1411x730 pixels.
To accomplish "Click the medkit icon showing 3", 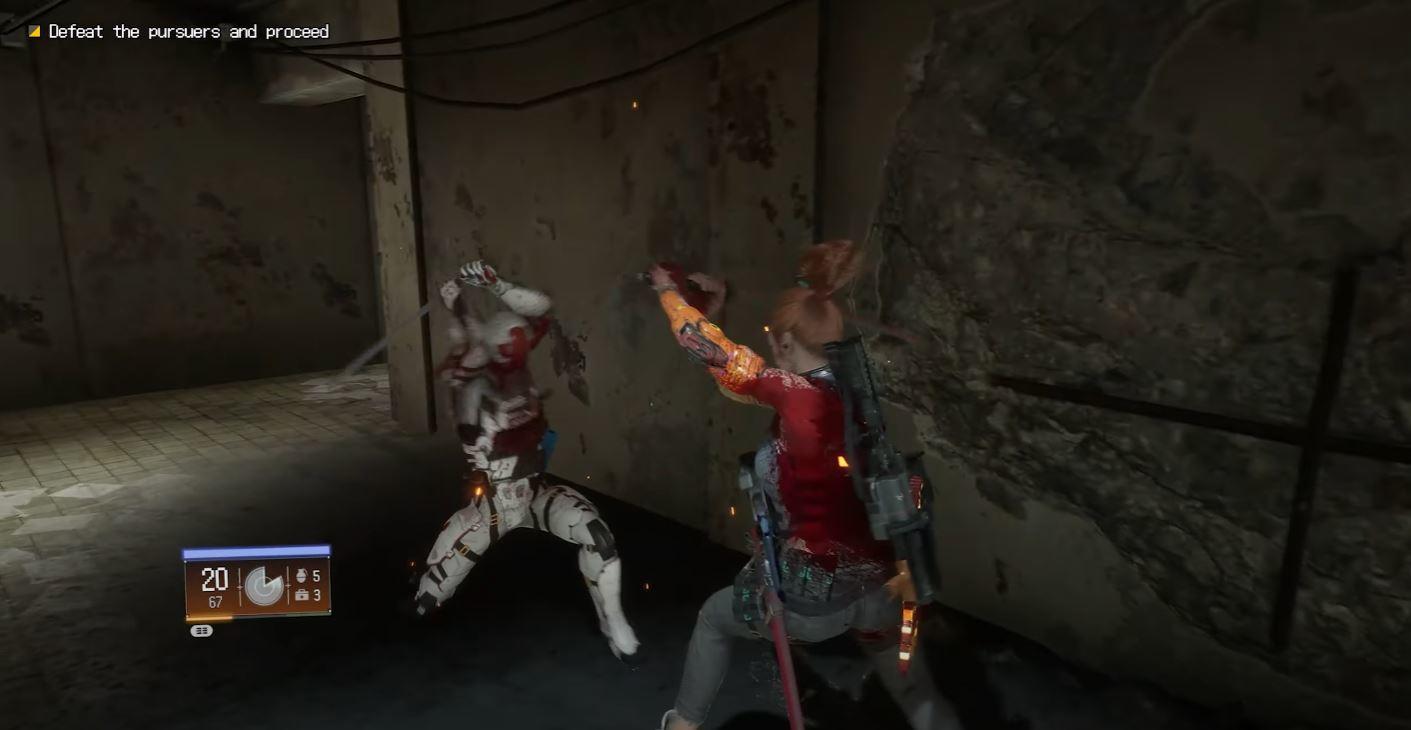I will [x=302, y=595].
